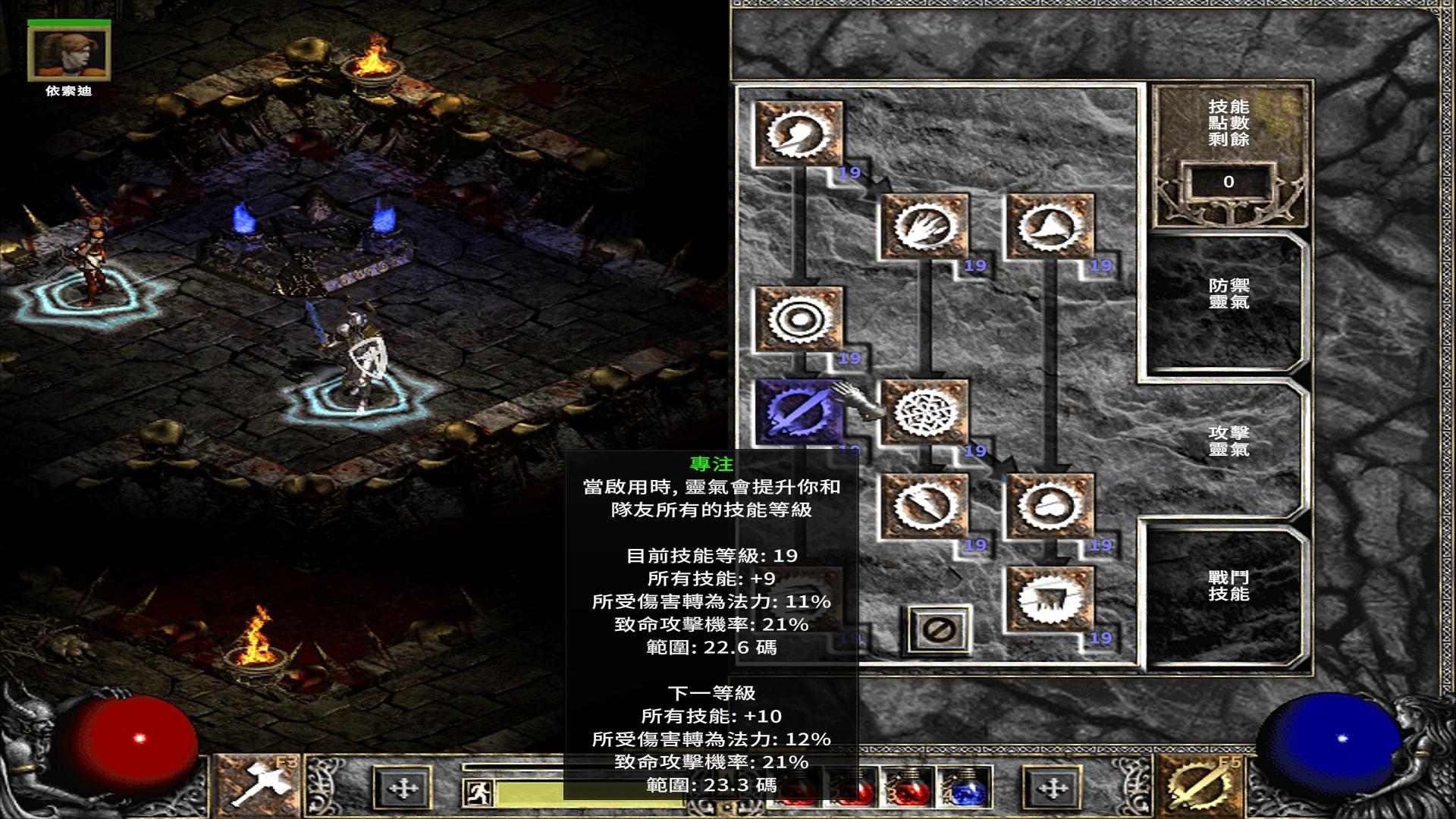
Task: Select the Thorns aura icon
Action: tap(1050, 227)
